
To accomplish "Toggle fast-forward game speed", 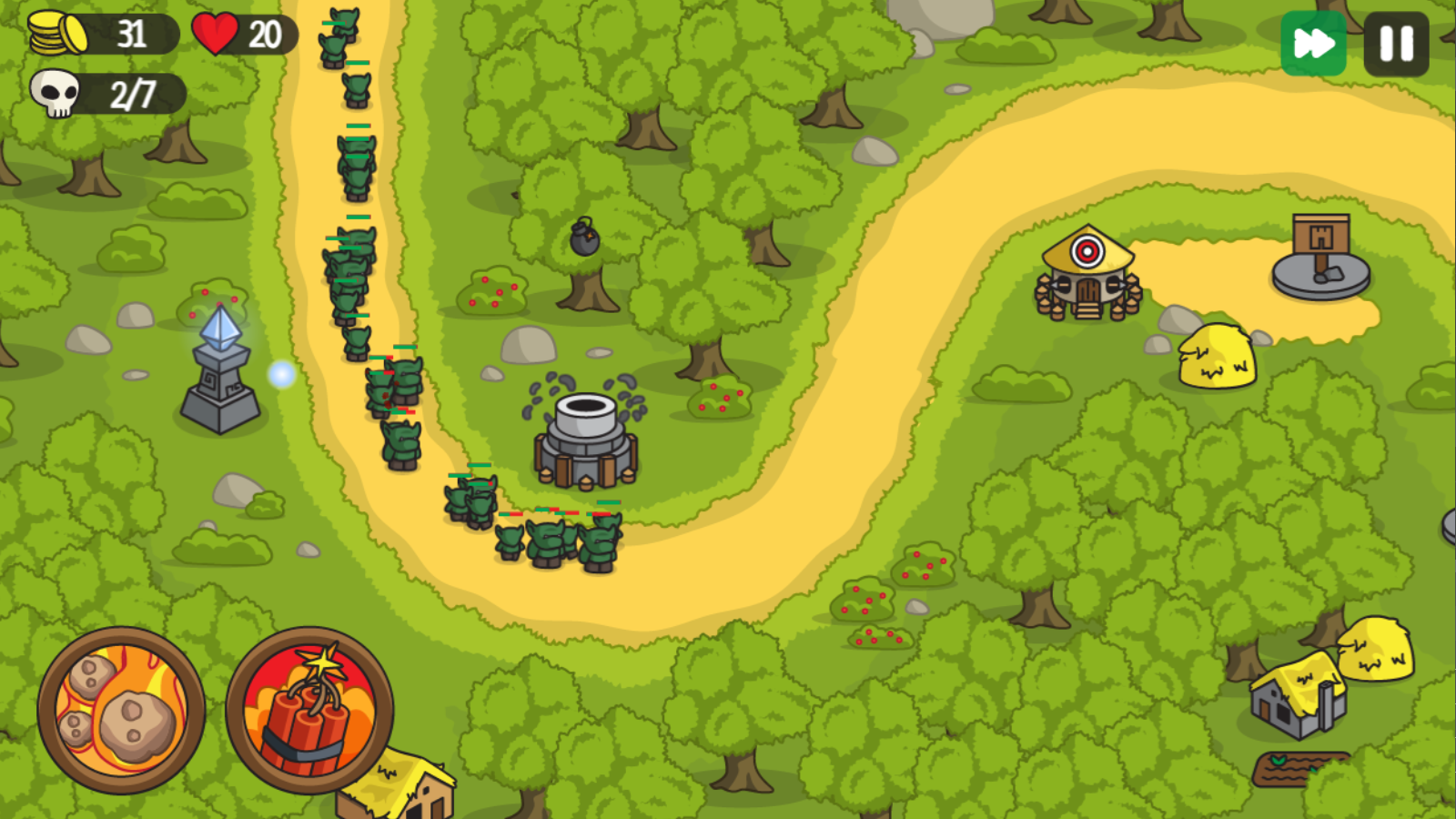I will click(1316, 41).
